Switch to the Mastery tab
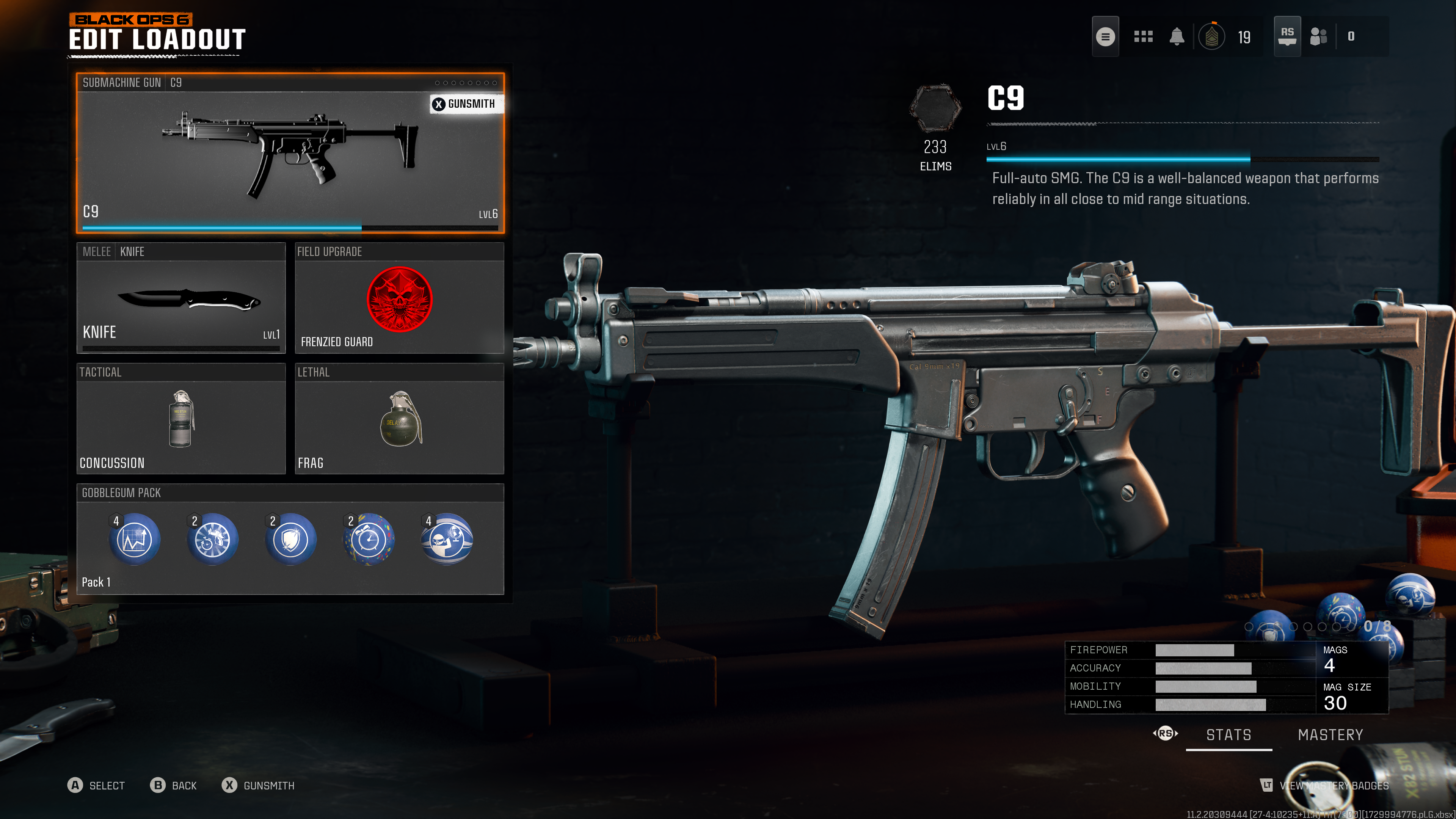 pyautogui.click(x=1330, y=735)
